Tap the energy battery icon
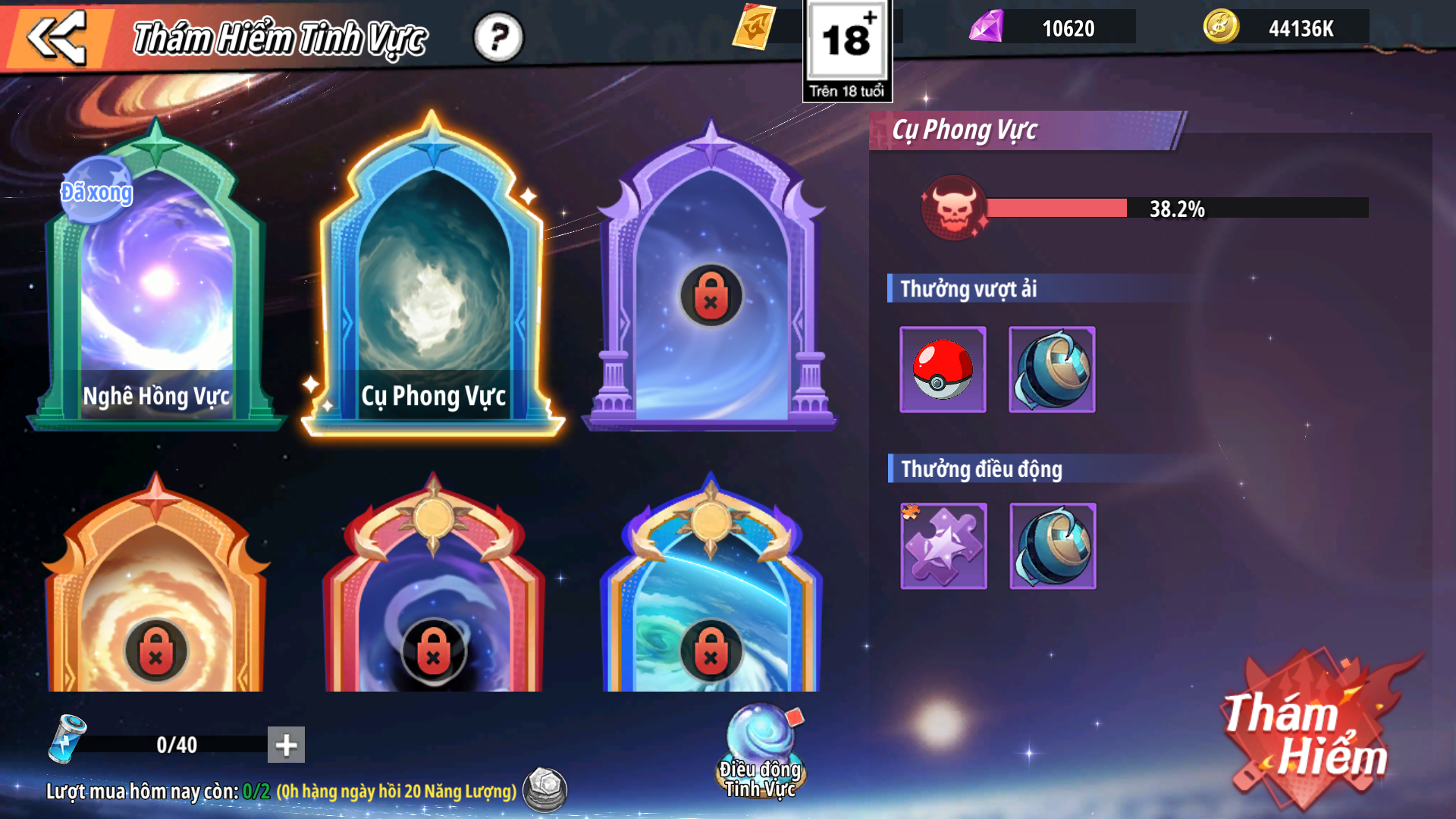This screenshot has width=1456, height=819. [67, 739]
